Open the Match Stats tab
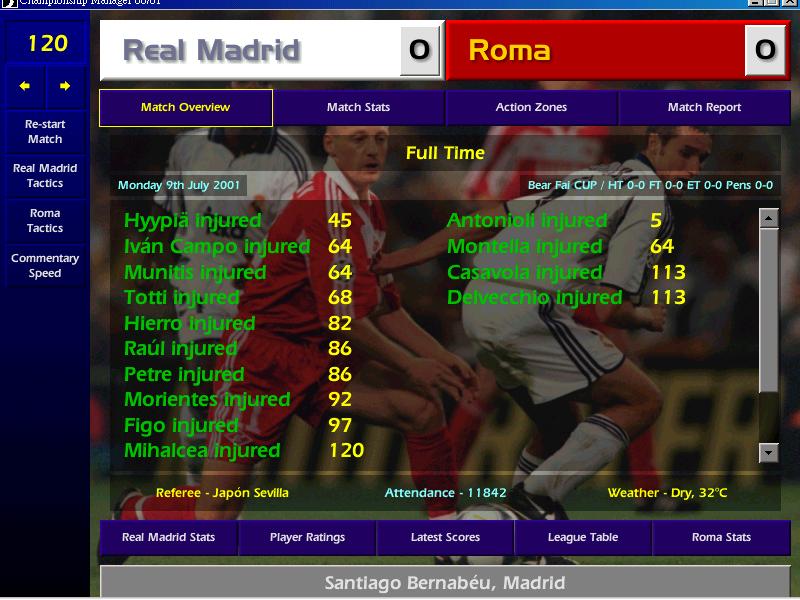The image size is (800, 600). coord(358,108)
